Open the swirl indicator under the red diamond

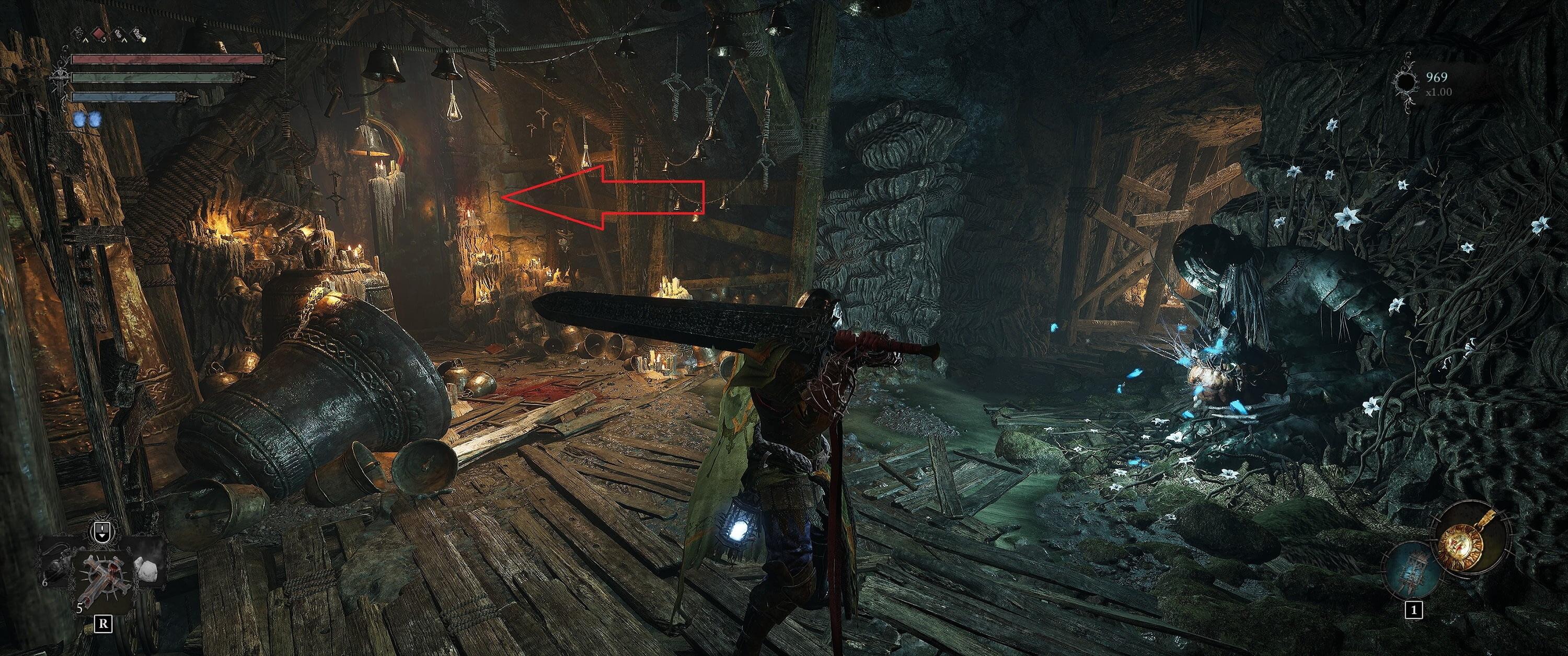click(x=105, y=40)
